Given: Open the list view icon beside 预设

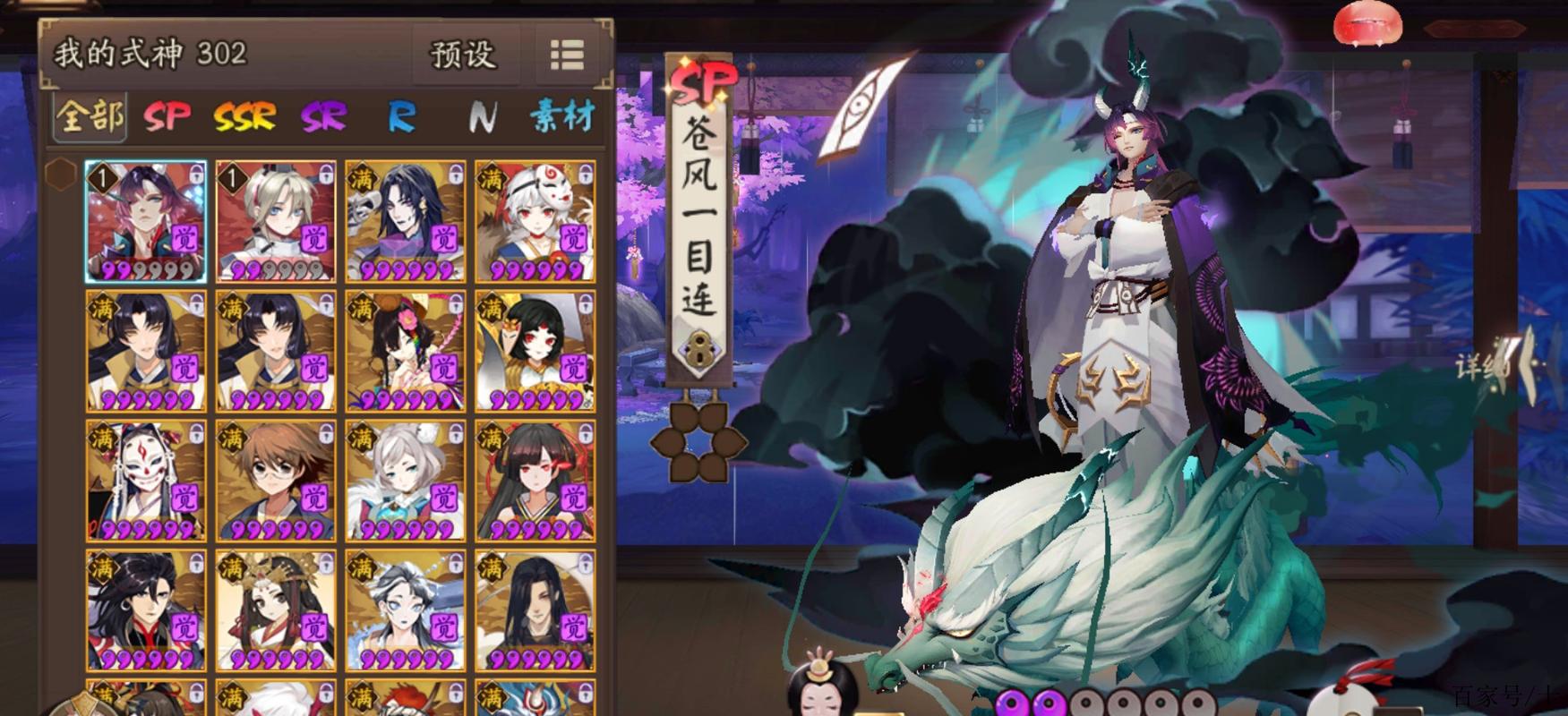Looking at the screenshot, I should pyautogui.click(x=565, y=54).
